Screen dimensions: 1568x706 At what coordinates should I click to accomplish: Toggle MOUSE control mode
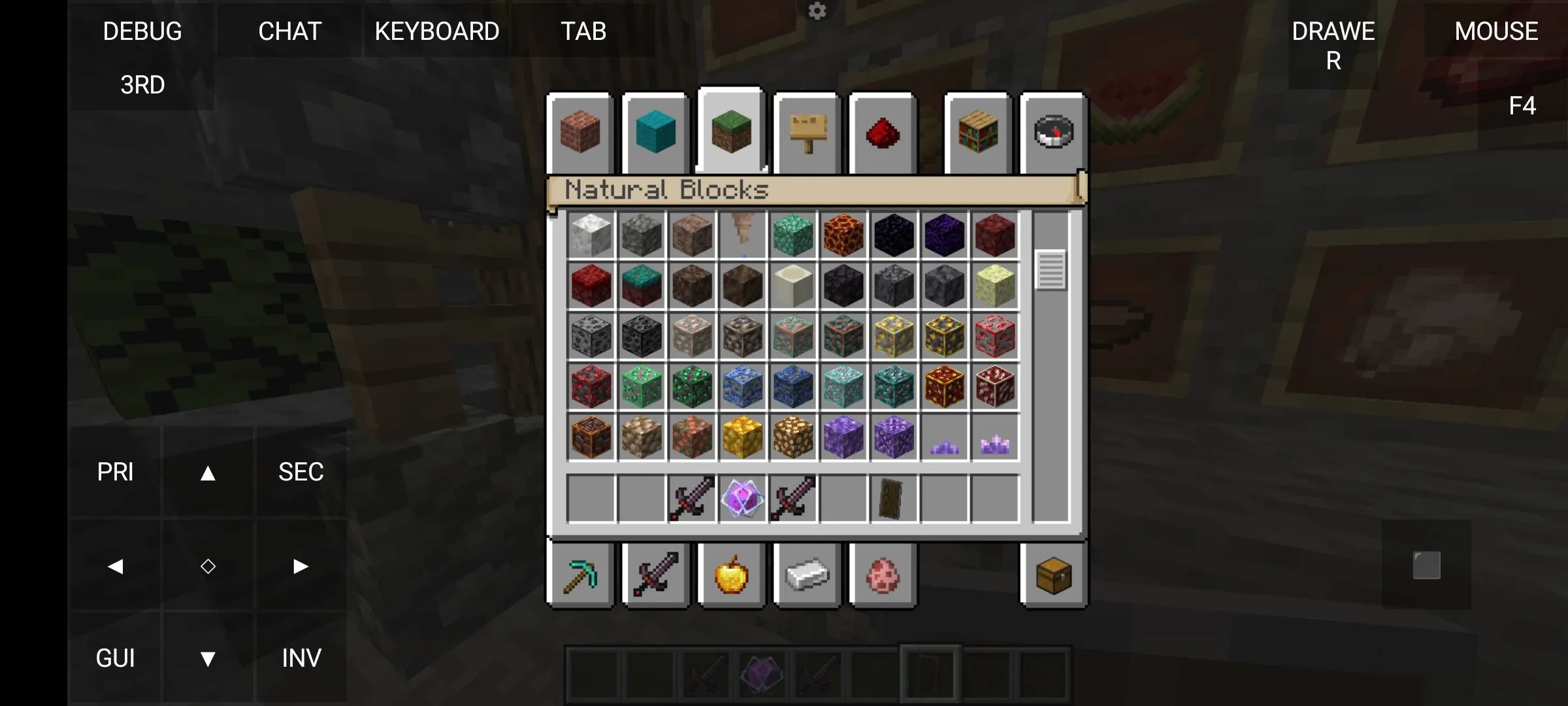[x=1496, y=31]
